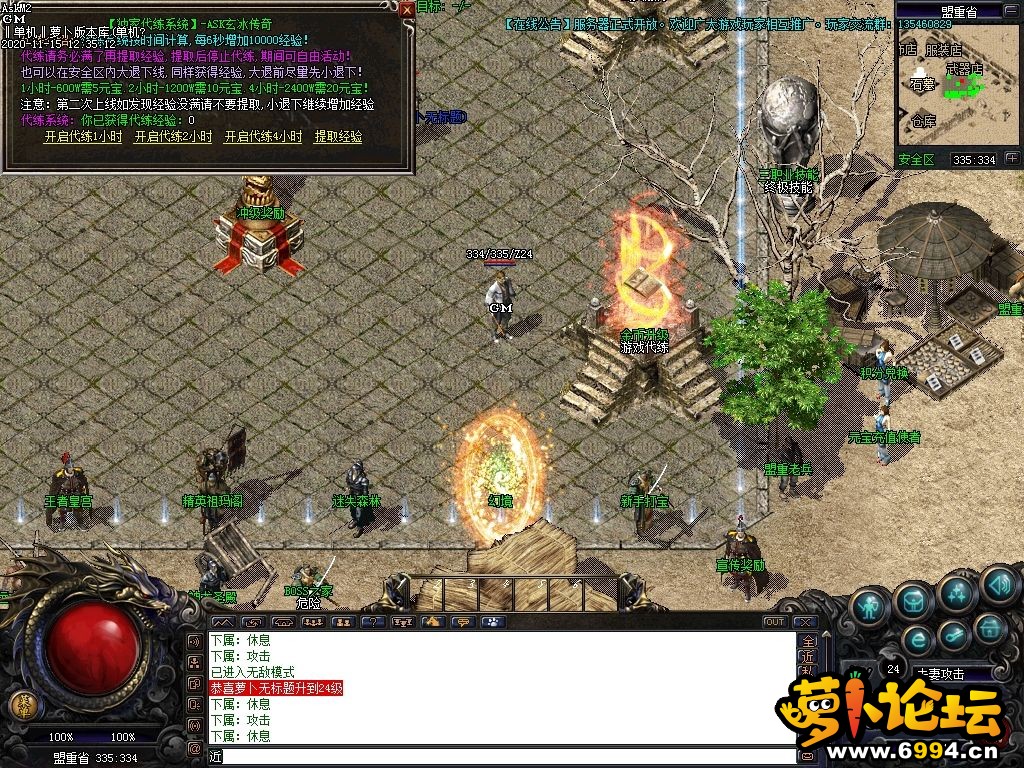This screenshot has width=1024, height=768.
Task: Expand minimap with the plus button
Action: [x=1012, y=159]
